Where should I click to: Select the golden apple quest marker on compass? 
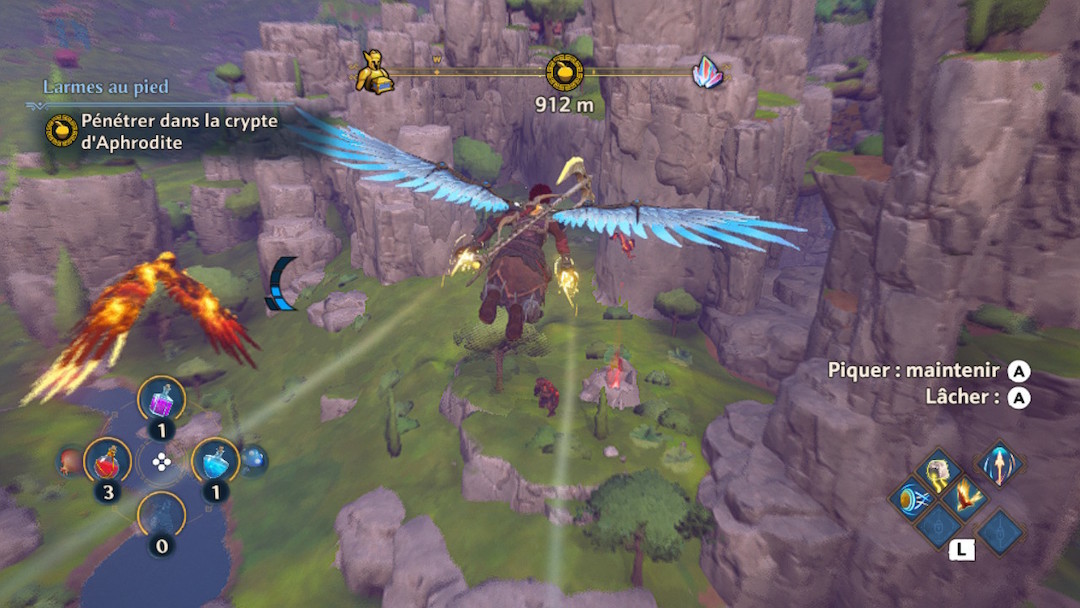point(564,73)
